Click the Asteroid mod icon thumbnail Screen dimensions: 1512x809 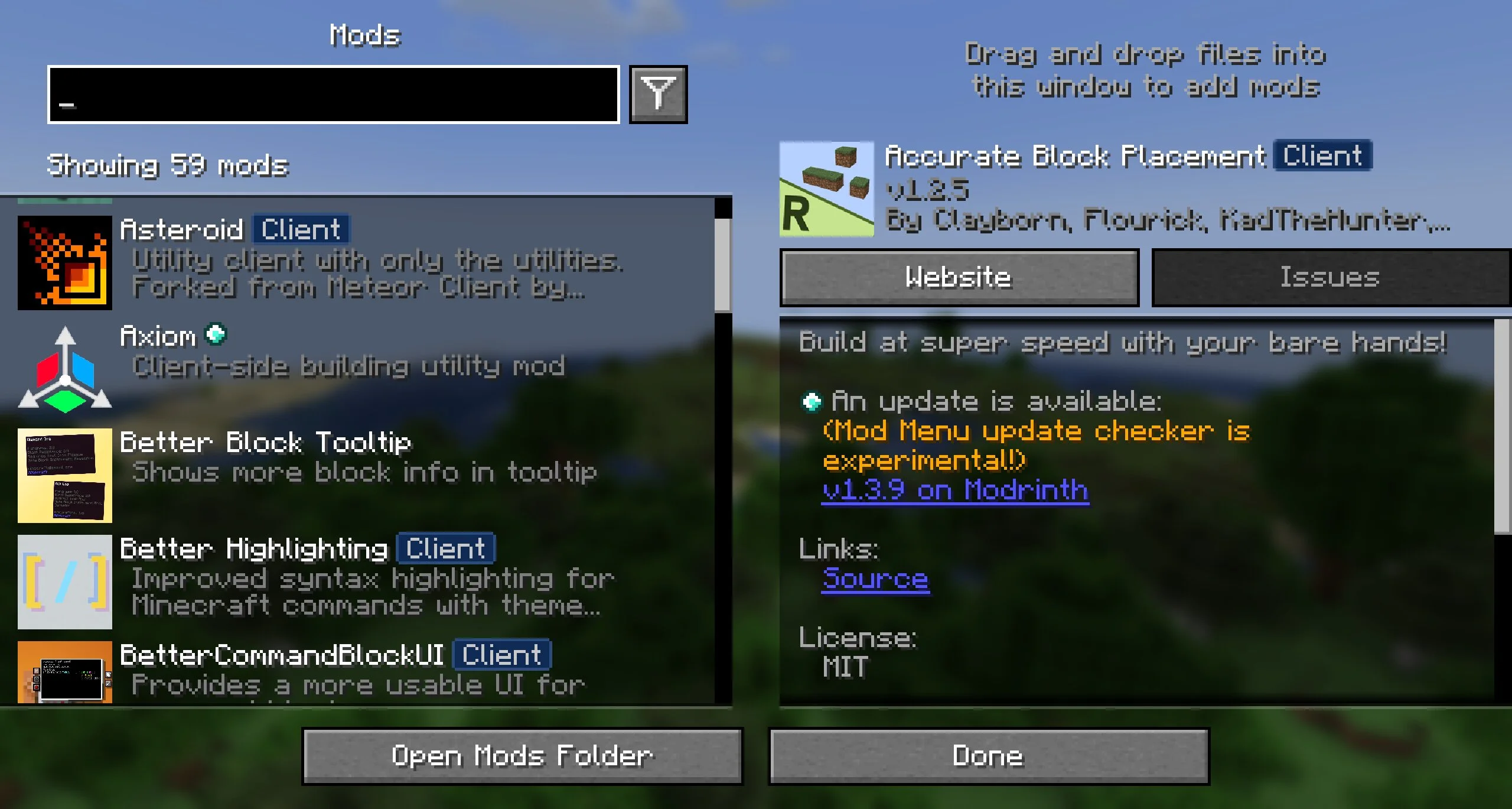coord(65,262)
